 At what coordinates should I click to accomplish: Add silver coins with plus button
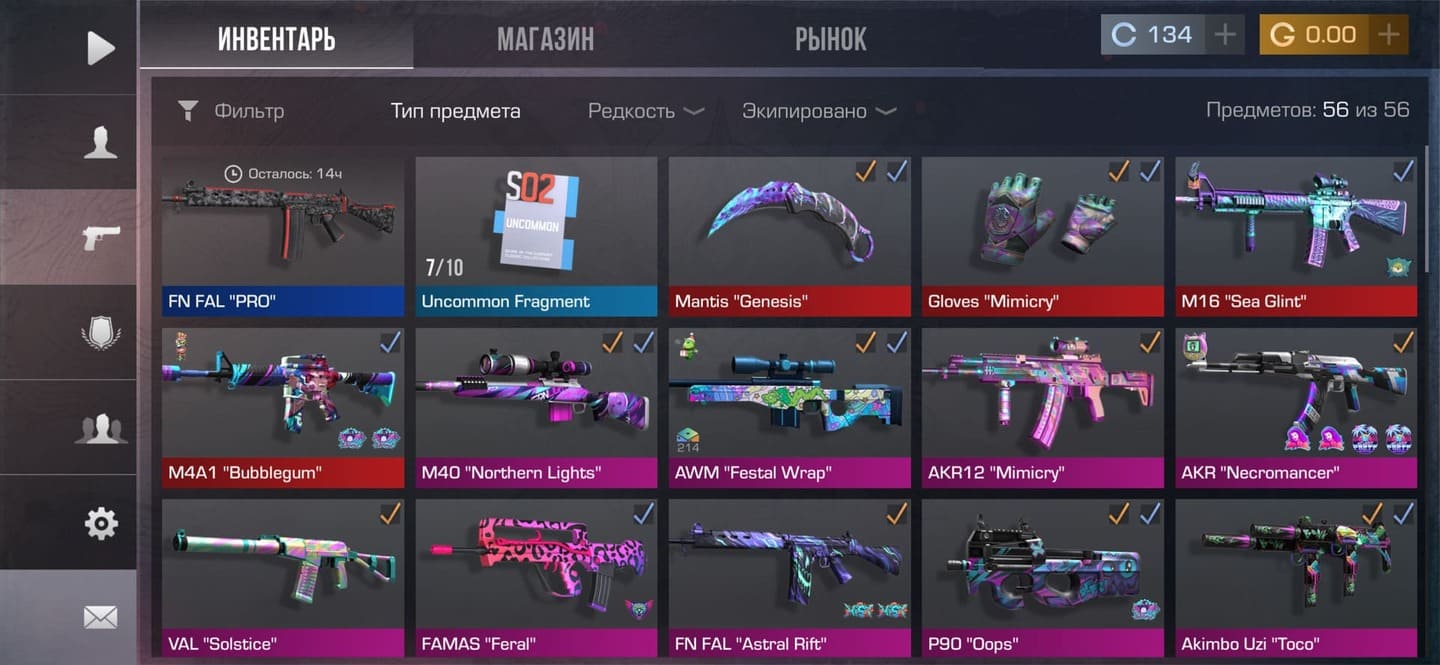tap(1225, 35)
